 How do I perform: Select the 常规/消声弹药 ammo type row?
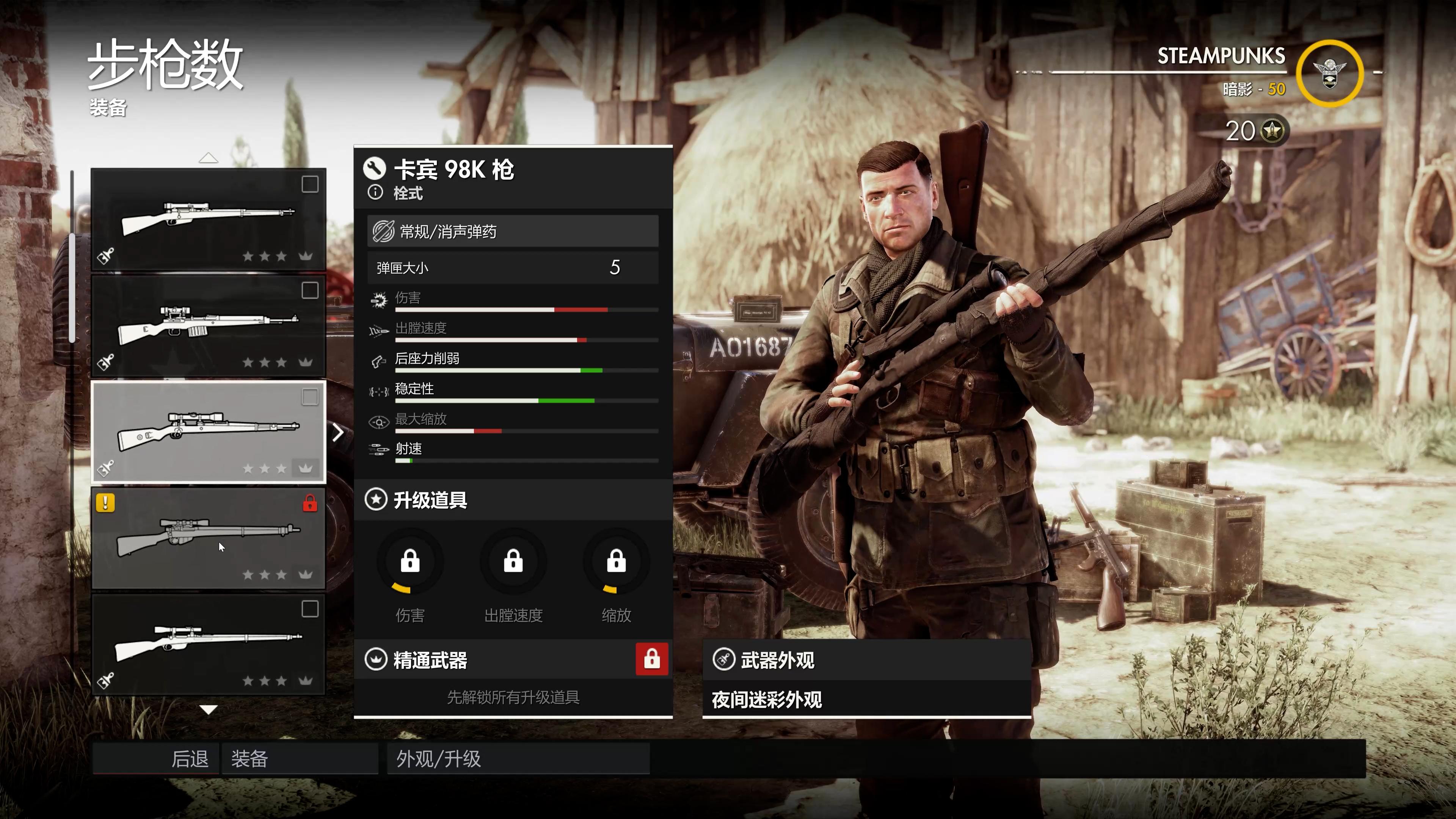tap(513, 231)
